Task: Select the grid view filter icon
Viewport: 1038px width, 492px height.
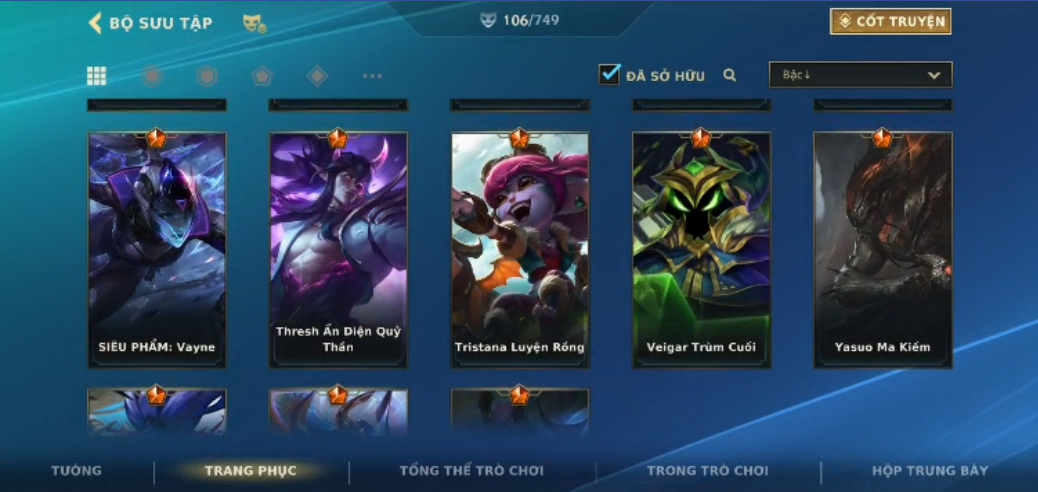Action: click(97, 76)
